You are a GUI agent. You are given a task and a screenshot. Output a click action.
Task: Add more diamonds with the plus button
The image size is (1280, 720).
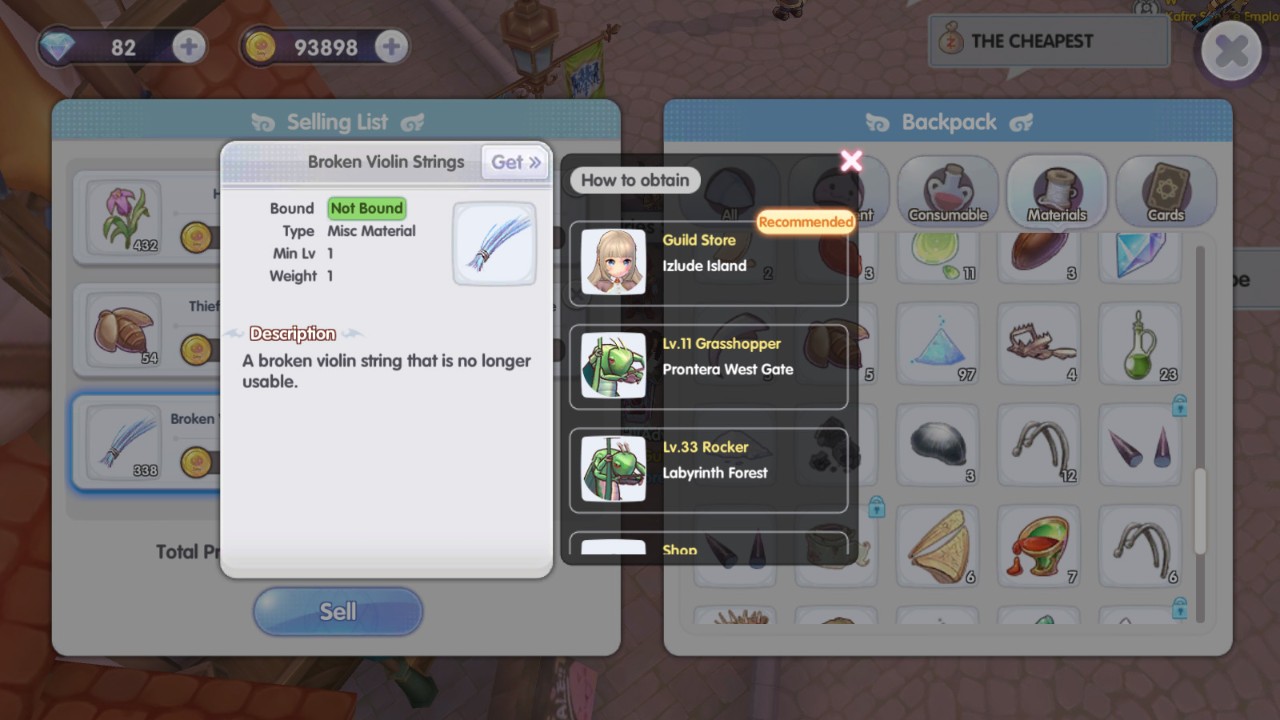pyautogui.click(x=188, y=46)
